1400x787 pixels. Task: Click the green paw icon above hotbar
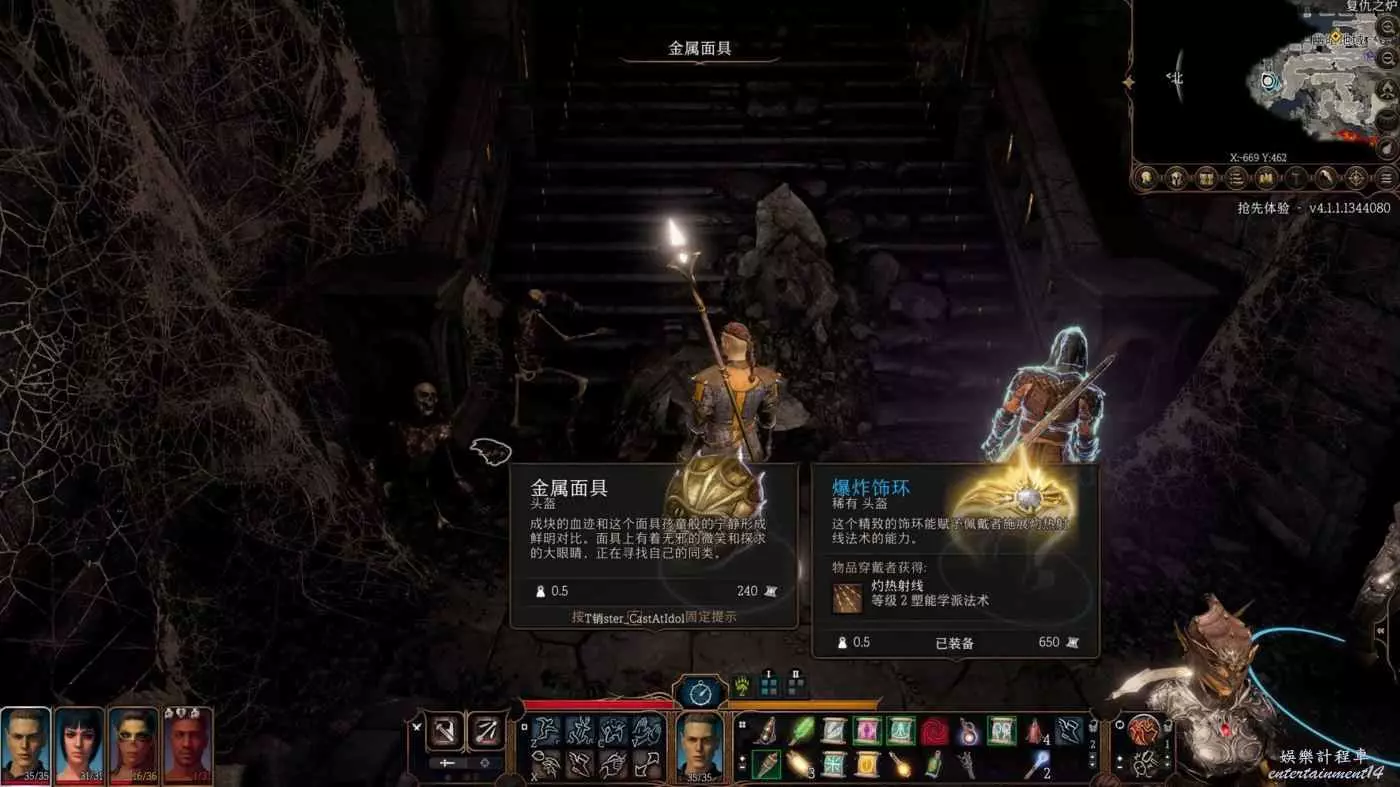pyautogui.click(x=740, y=687)
